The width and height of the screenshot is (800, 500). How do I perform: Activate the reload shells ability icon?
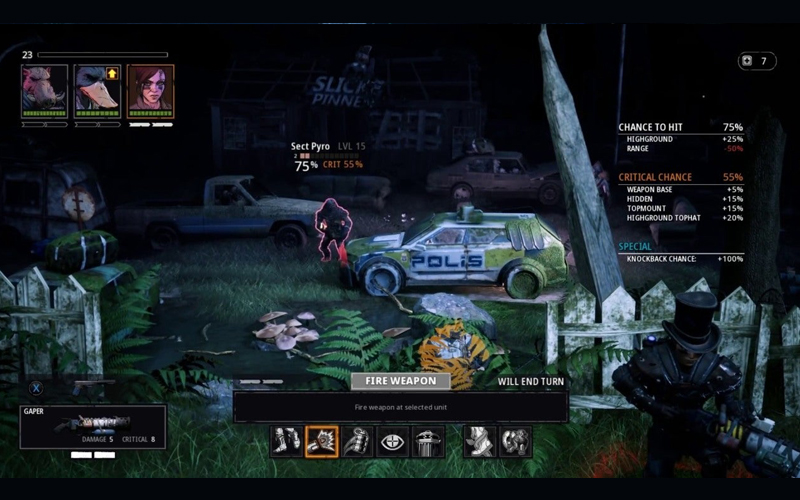coord(357,441)
